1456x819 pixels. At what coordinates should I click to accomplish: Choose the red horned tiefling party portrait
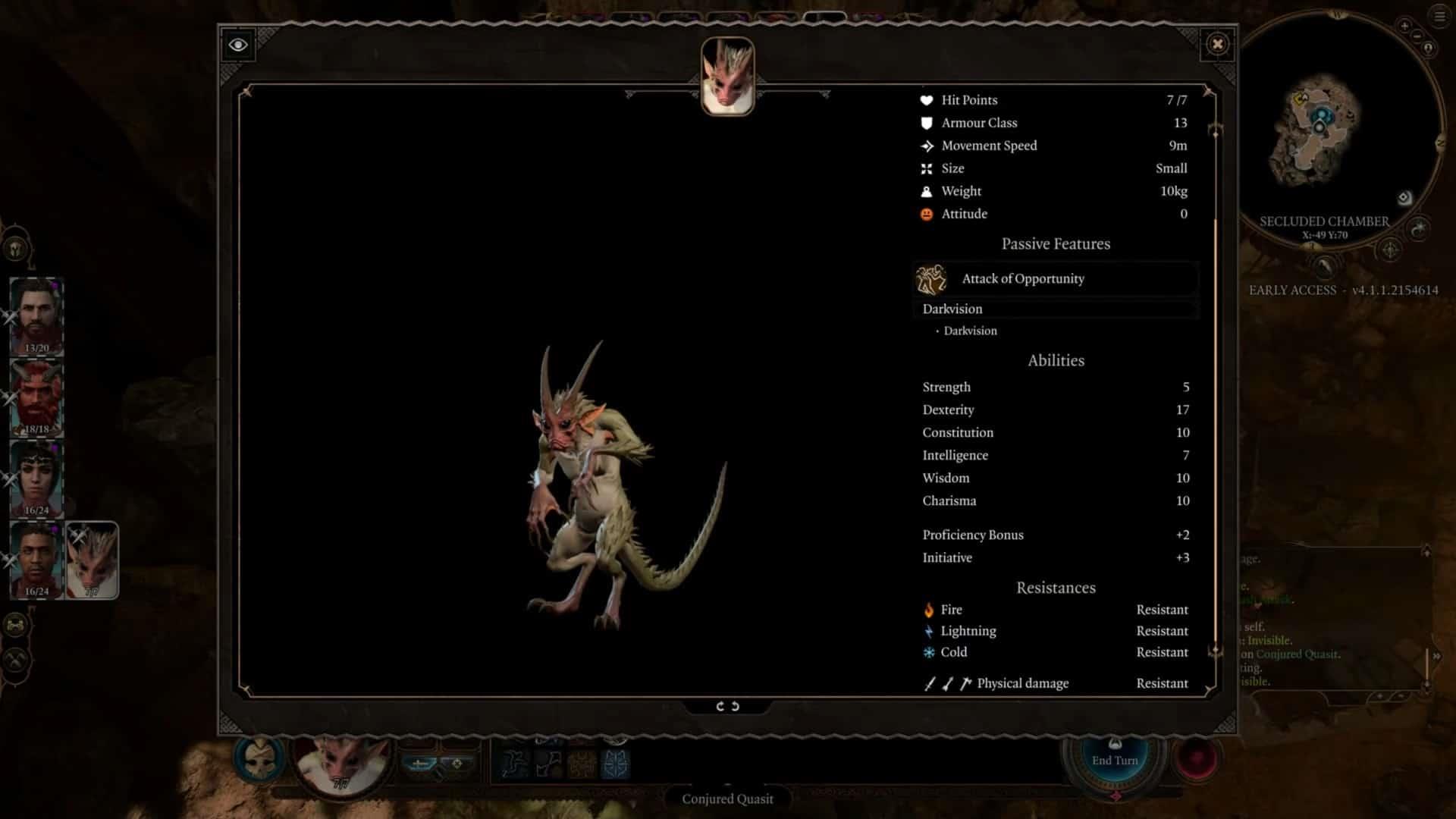(x=36, y=398)
